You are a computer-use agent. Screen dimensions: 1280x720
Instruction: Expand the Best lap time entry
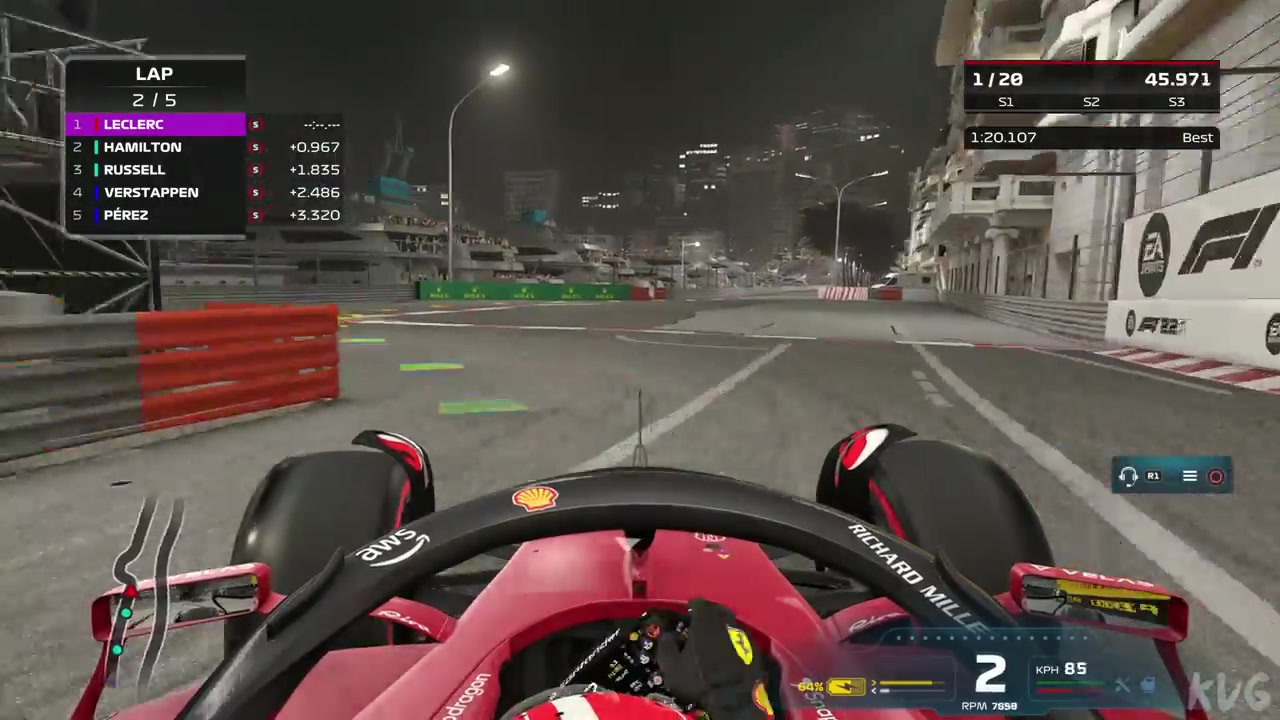[1197, 137]
